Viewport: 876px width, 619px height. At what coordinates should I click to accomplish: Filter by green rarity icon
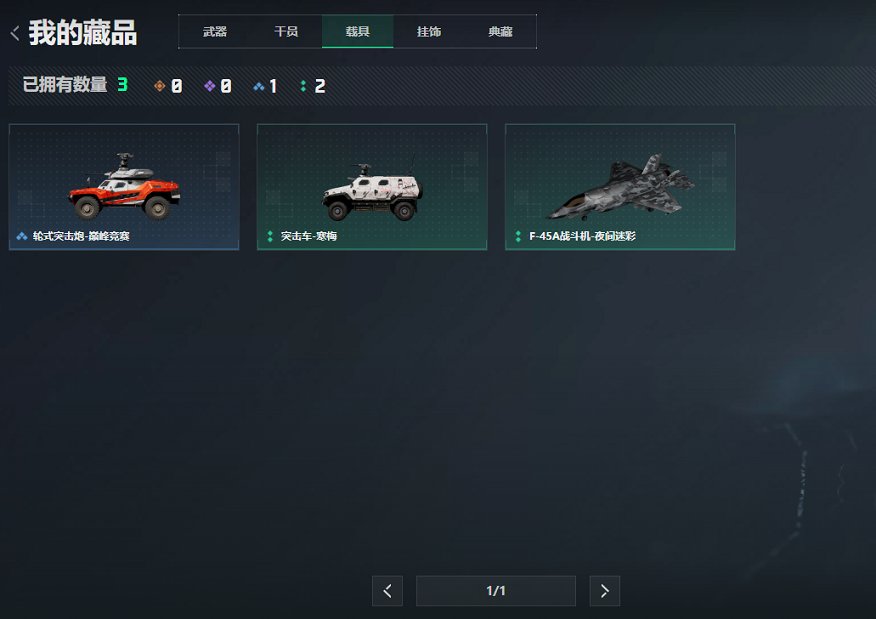tap(303, 86)
